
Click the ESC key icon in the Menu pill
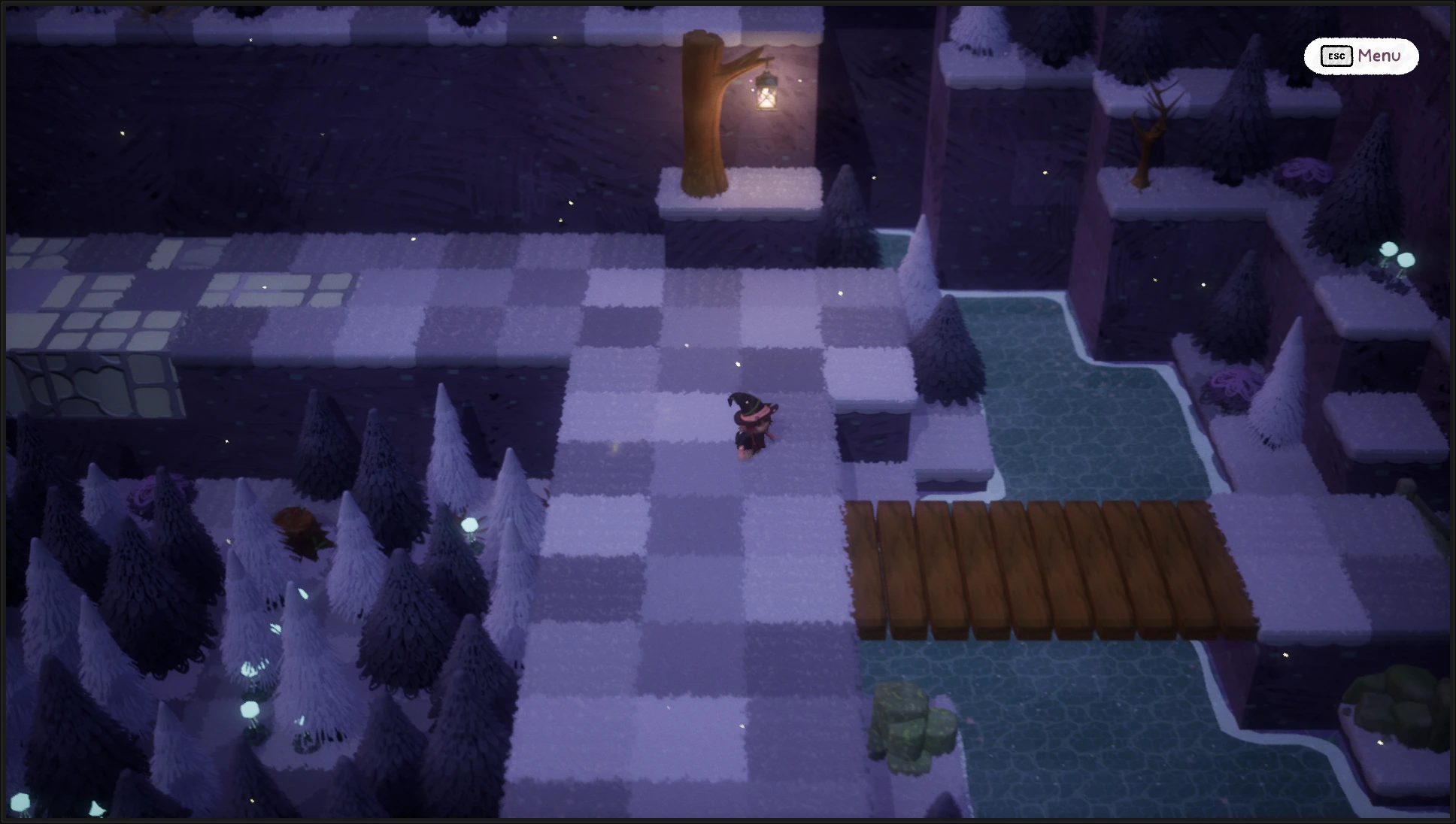pos(1336,56)
